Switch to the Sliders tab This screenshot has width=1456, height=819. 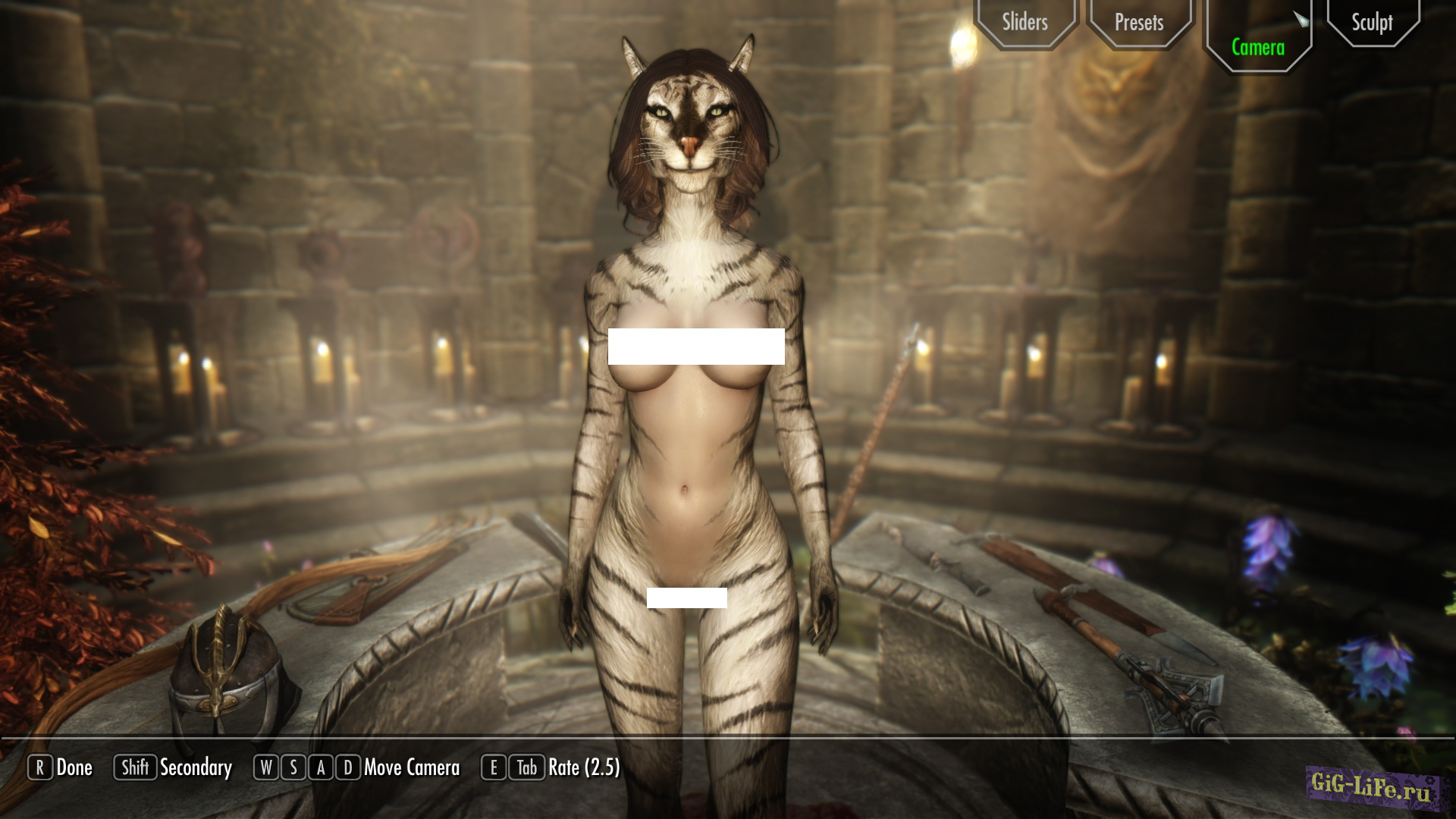[1025, 22]
